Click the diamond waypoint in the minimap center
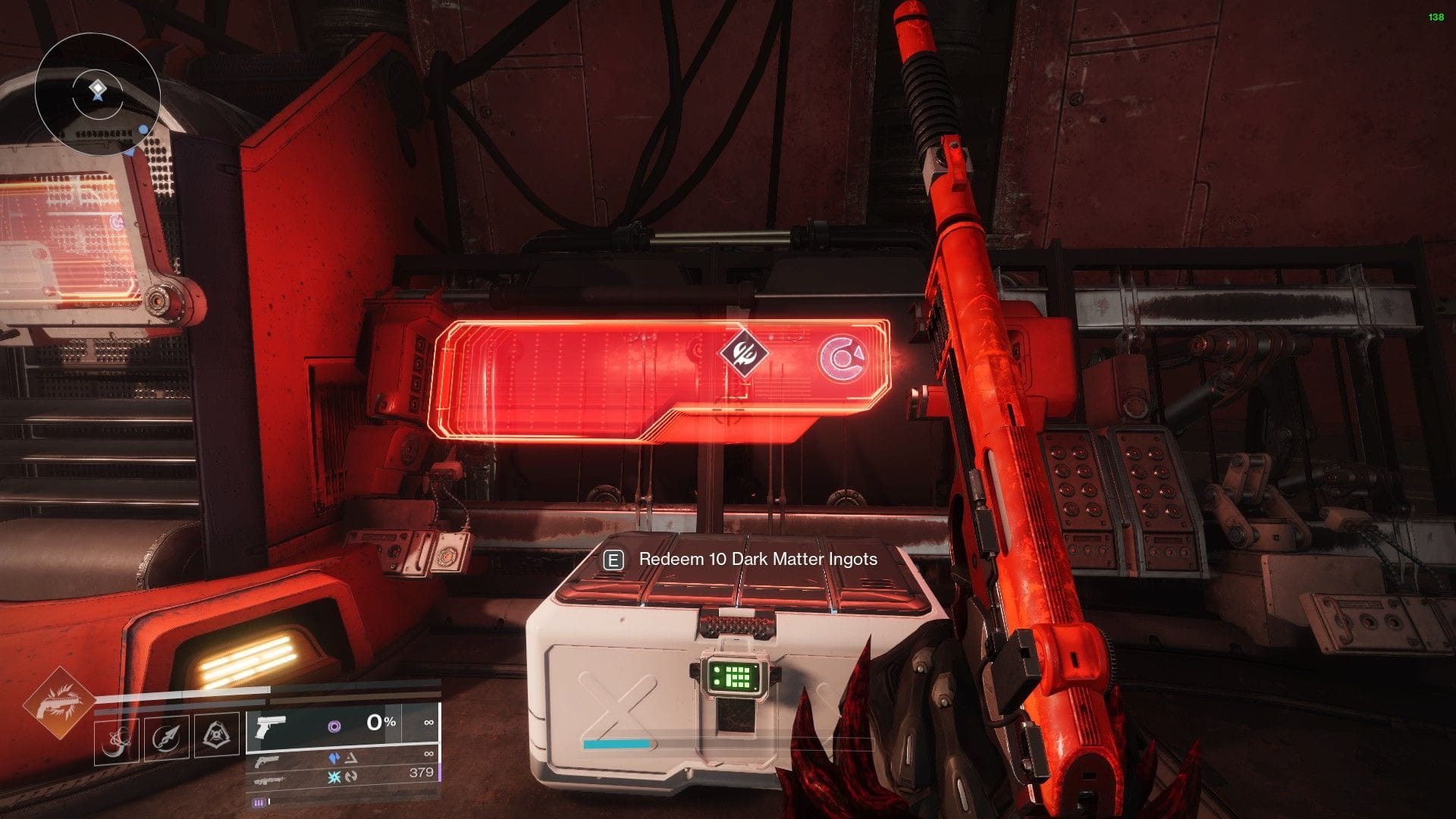Image resolution: width=1456 pixels, height=819 pixels. click(98, 87)
